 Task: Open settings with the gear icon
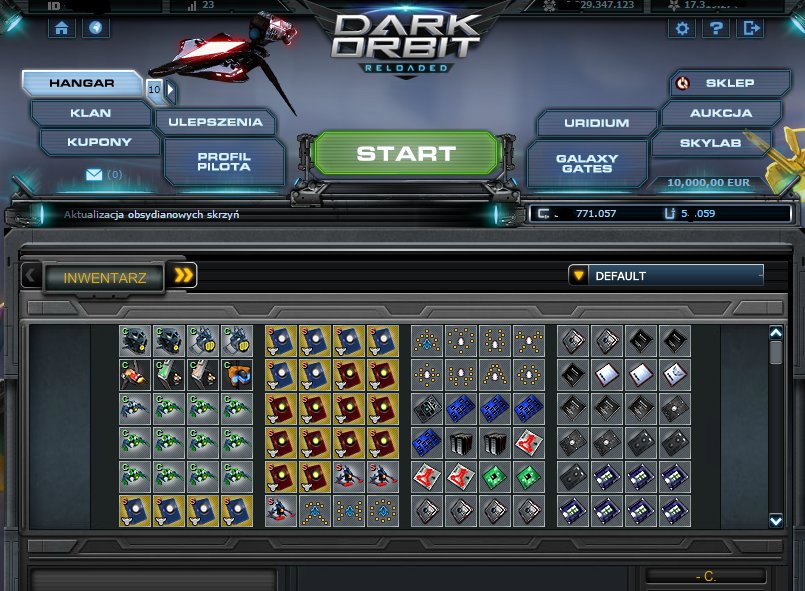click(x=683, y=28)
